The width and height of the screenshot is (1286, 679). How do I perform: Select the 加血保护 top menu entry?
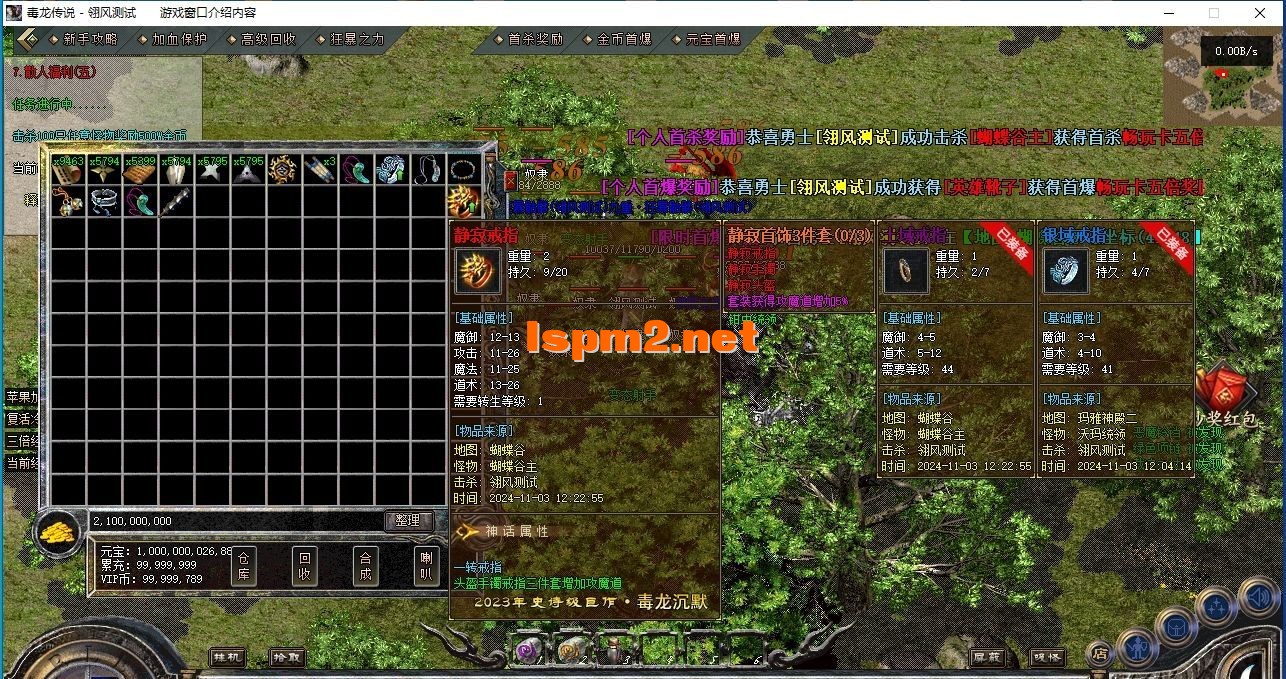(x=179, y=39)
